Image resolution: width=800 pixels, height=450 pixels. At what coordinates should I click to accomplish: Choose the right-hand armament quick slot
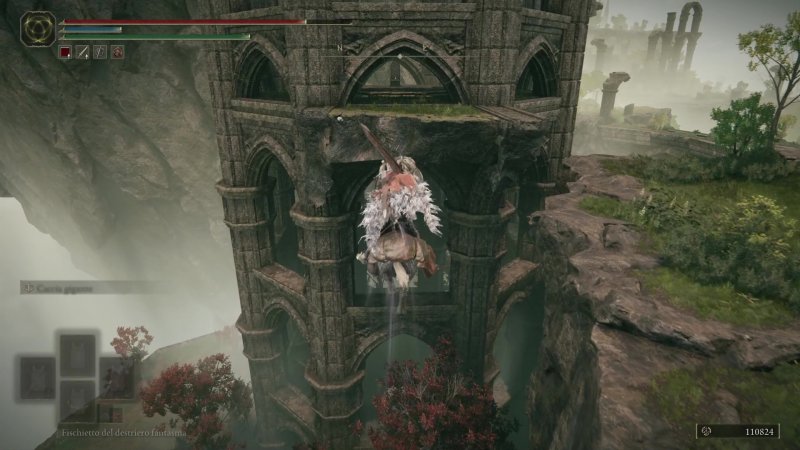[x=117, y=375]
